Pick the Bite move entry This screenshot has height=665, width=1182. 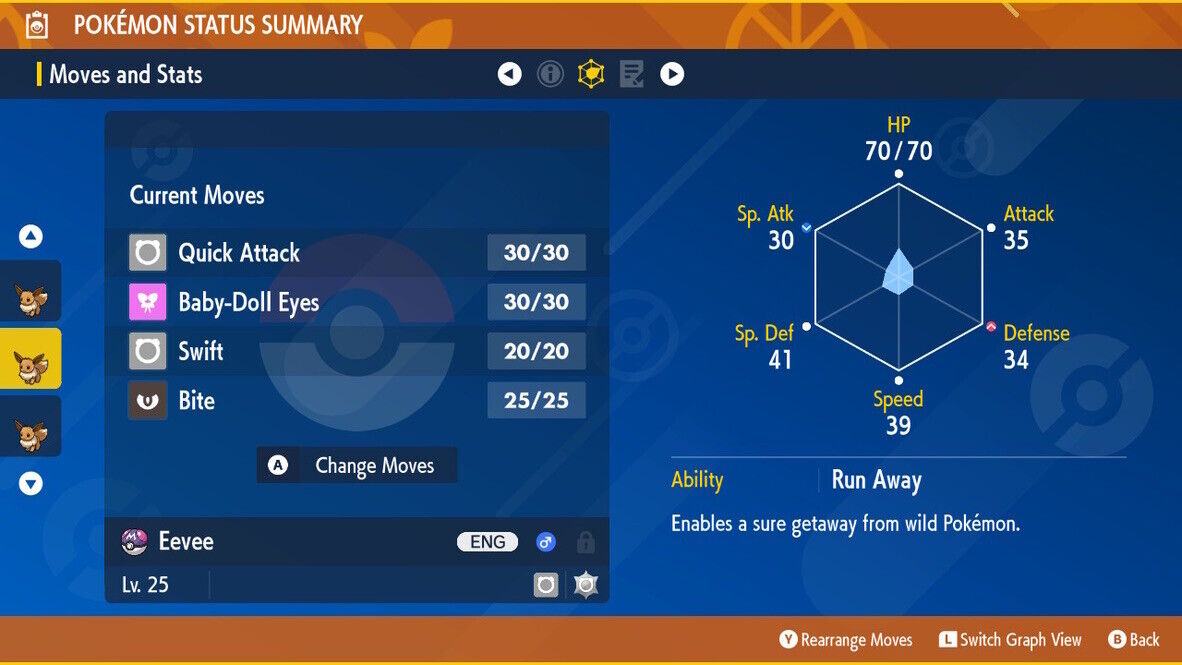pyautogui.click(x=356, y=401)
